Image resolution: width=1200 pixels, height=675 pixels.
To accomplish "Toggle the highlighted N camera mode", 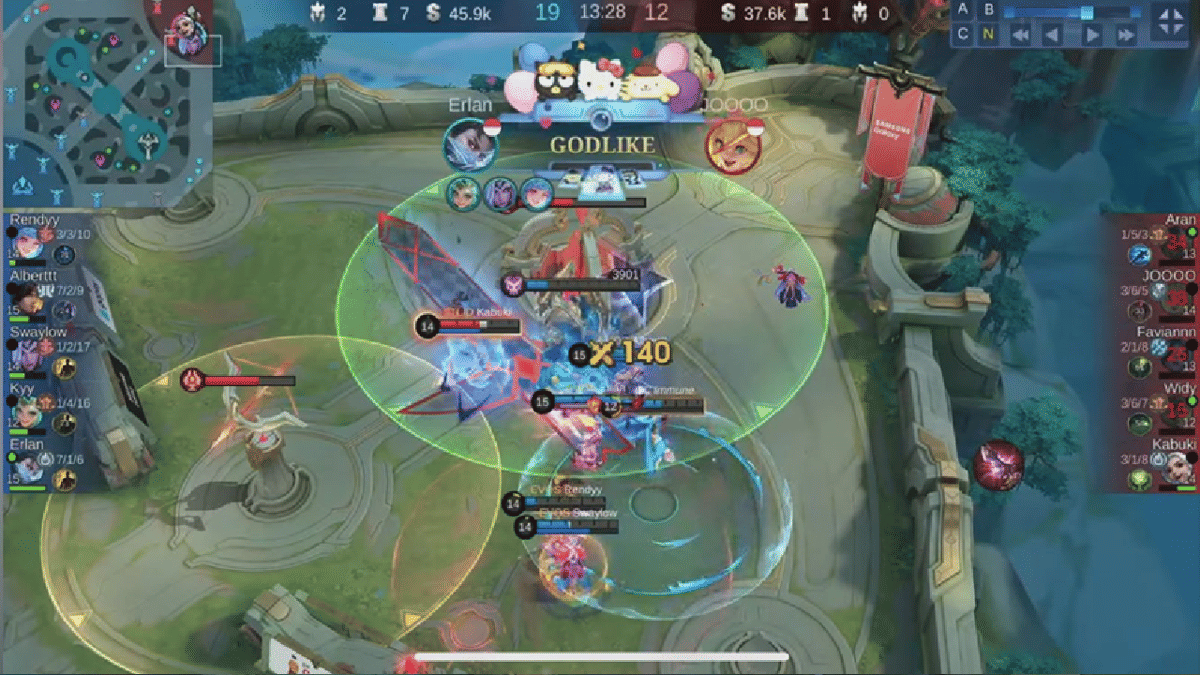I will [989, 34].
